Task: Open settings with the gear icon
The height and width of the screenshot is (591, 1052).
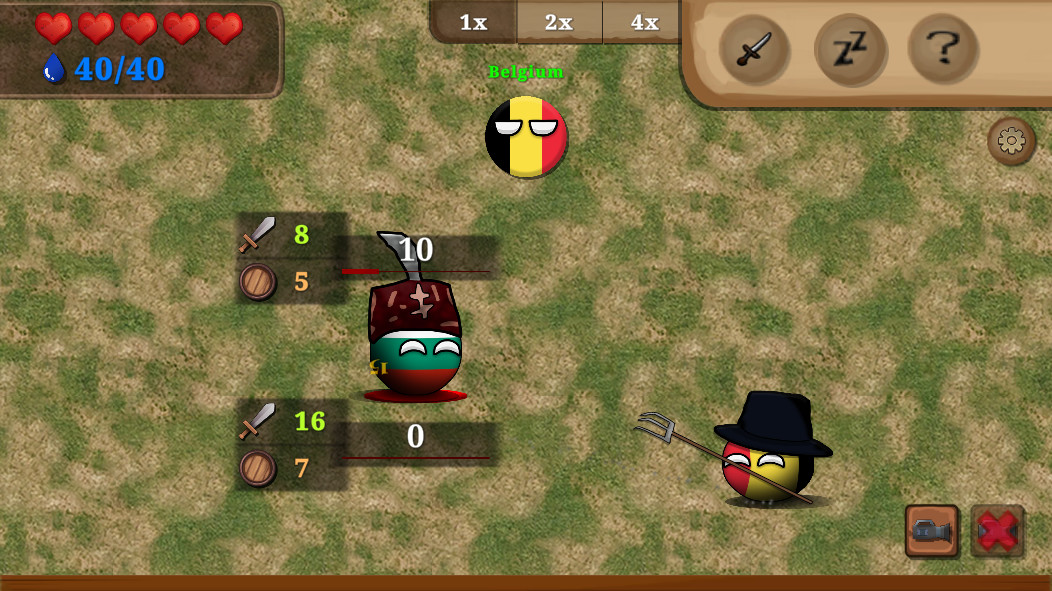Action: click(x=1011, y=141)
